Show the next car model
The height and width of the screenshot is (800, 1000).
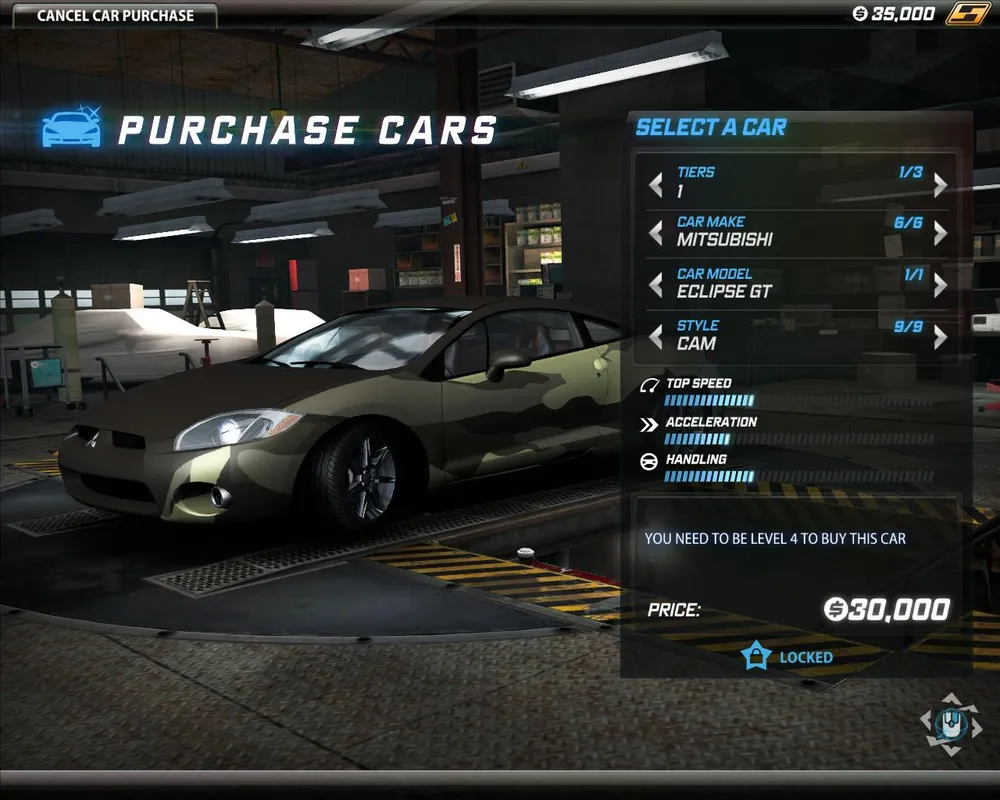(x=940, y=286)
